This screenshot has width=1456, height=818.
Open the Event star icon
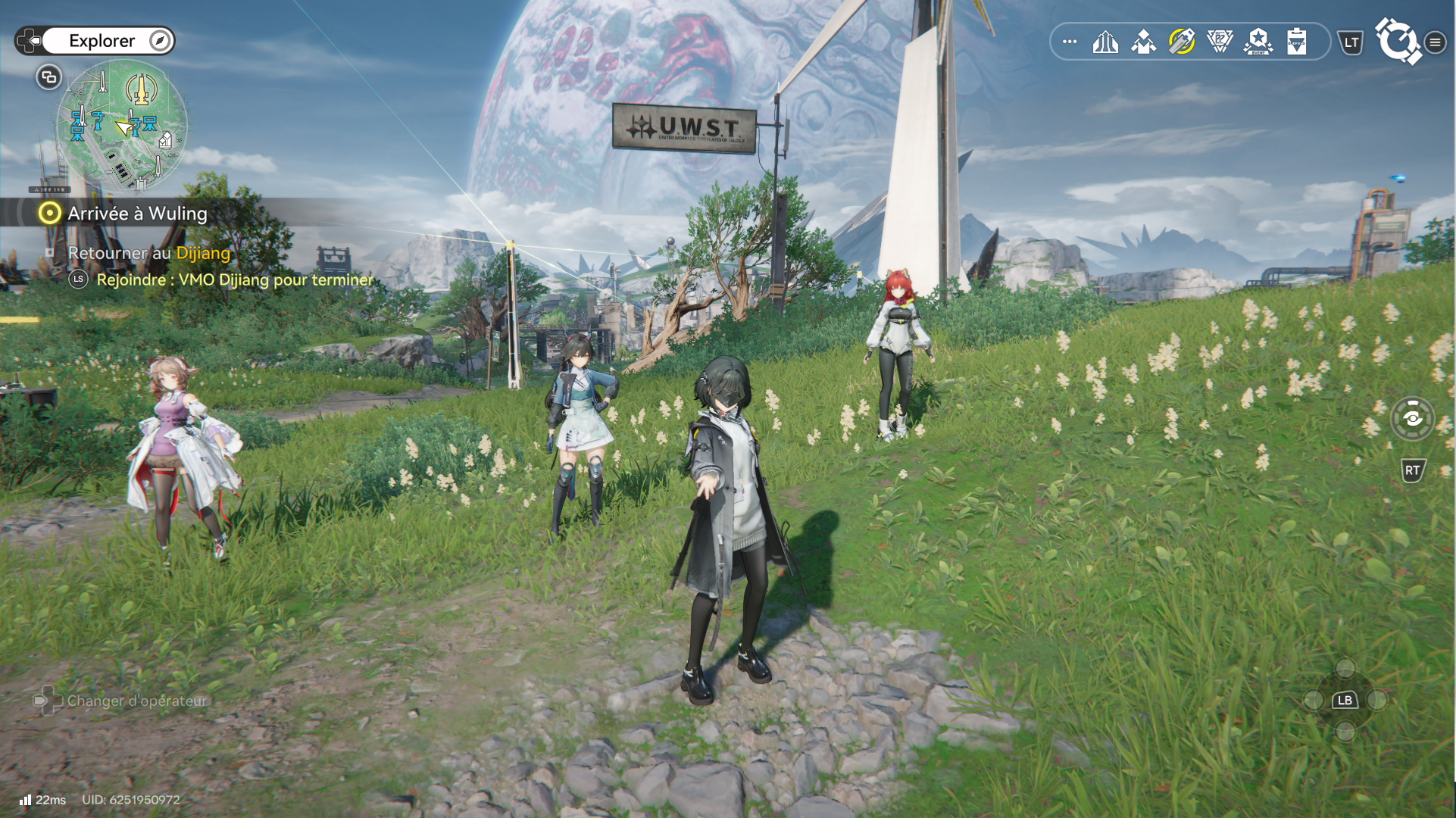[1258, 42]
